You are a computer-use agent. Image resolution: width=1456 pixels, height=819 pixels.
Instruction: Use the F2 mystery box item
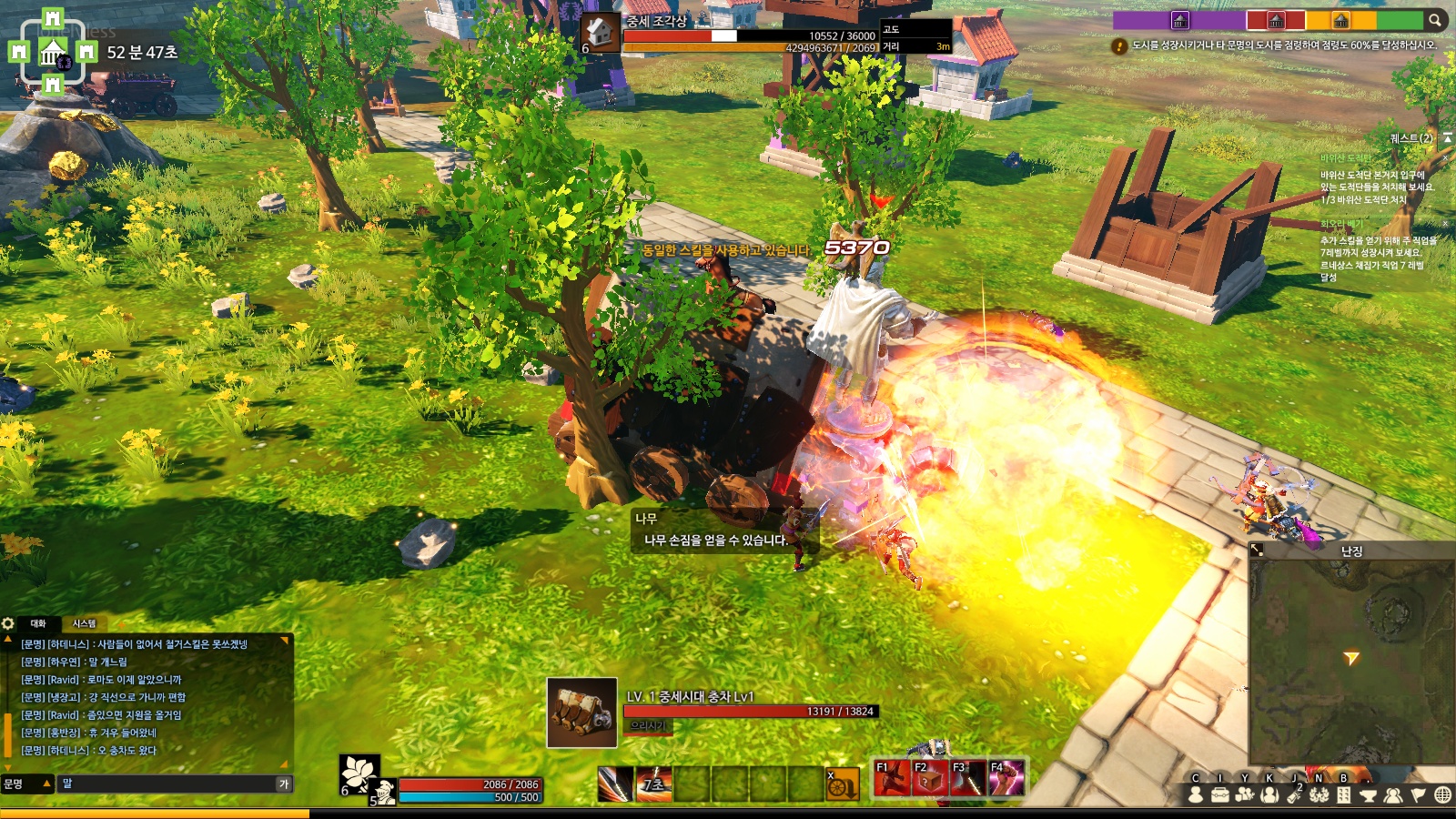[929, 779]
